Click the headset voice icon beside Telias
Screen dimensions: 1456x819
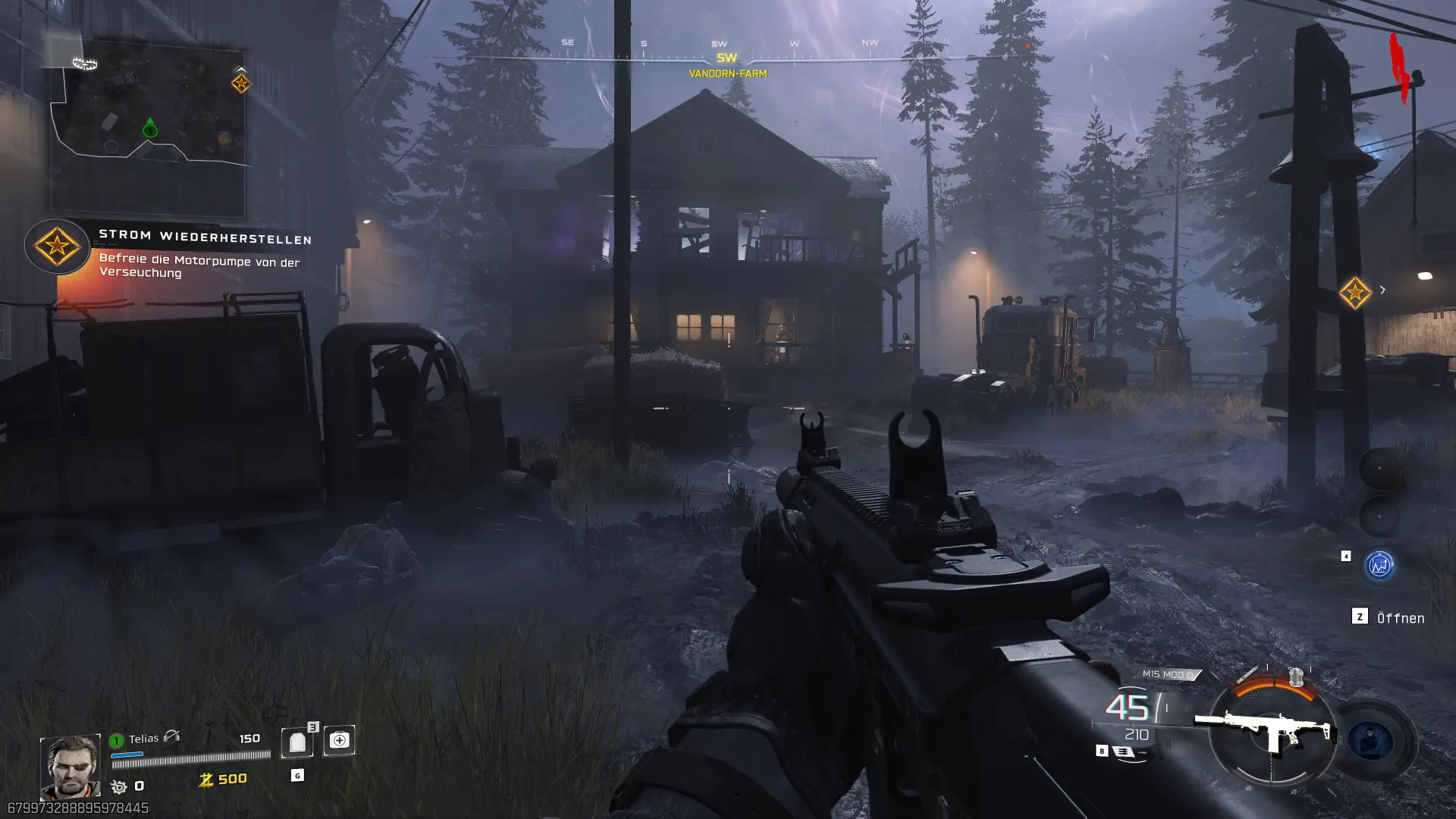click(x=172, y=736)
